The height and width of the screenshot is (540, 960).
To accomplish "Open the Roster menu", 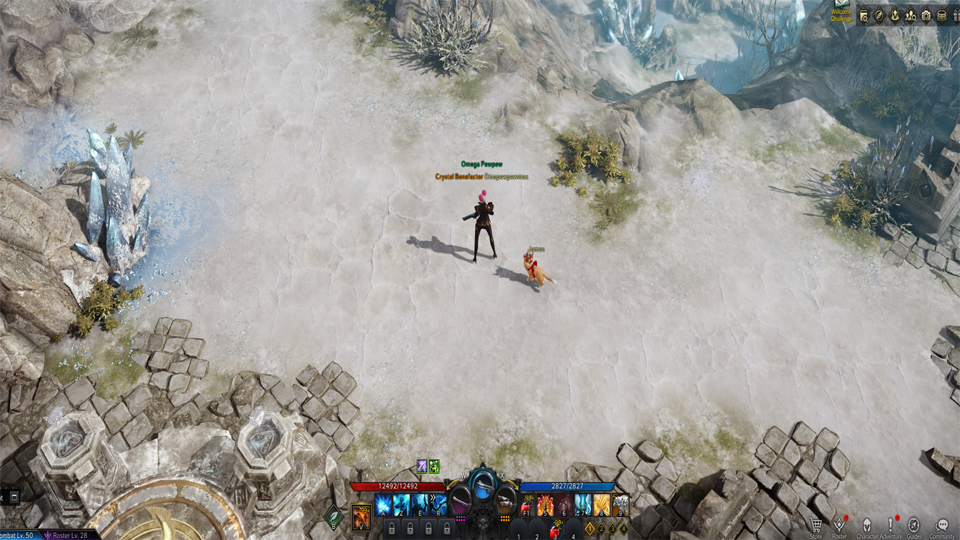I will click(x=841, y=525).
